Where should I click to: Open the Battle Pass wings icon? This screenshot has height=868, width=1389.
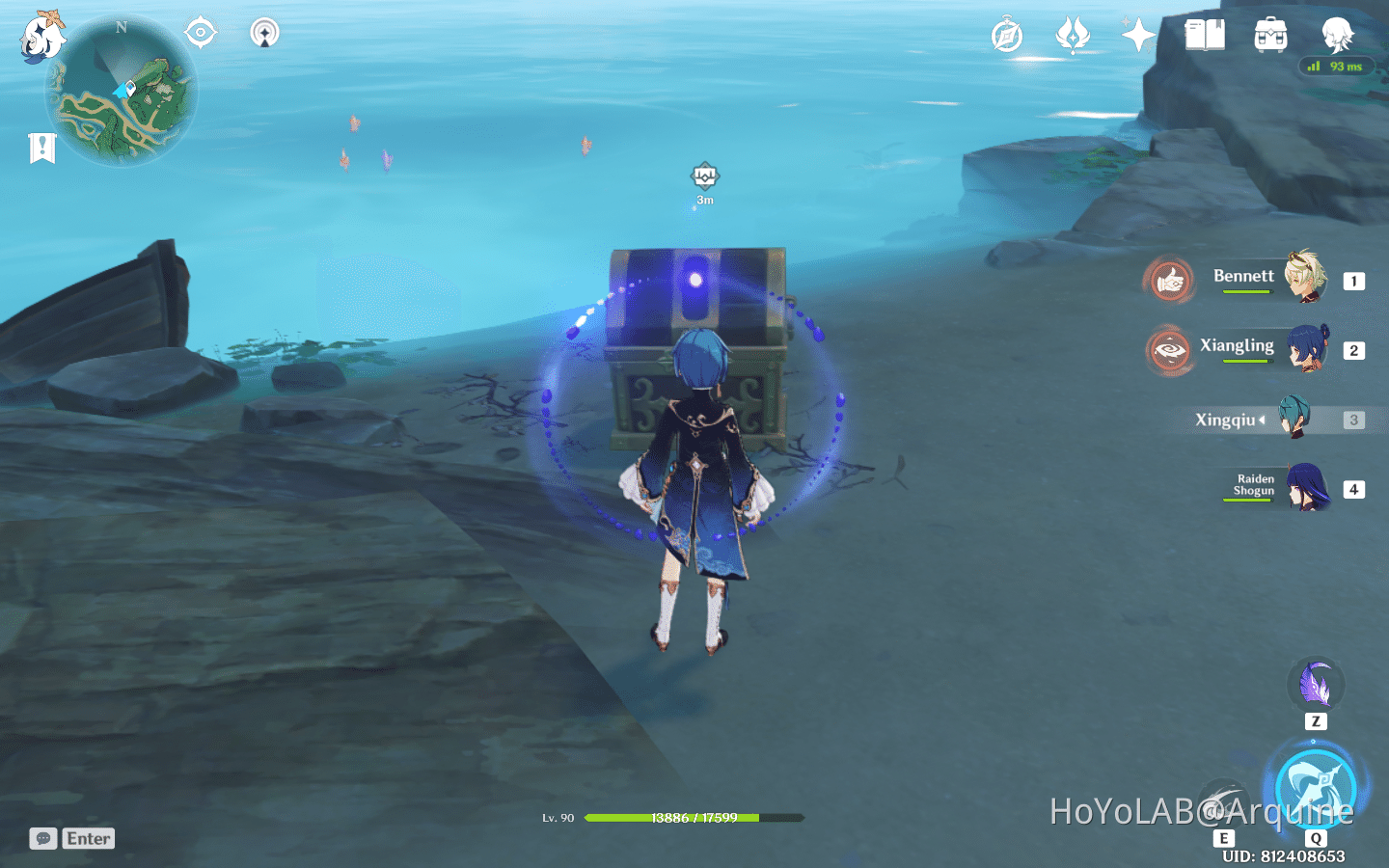click(1074, 34)
